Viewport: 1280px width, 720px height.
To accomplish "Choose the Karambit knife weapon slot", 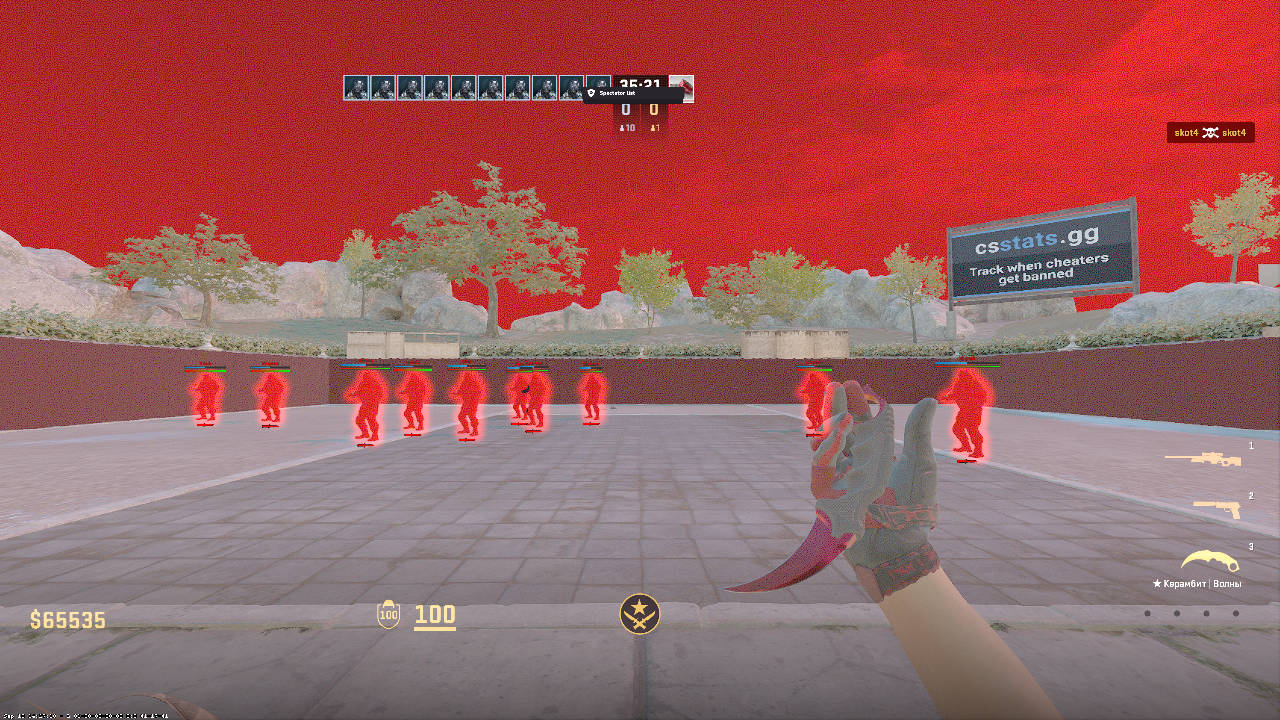I will [1209, 561].
